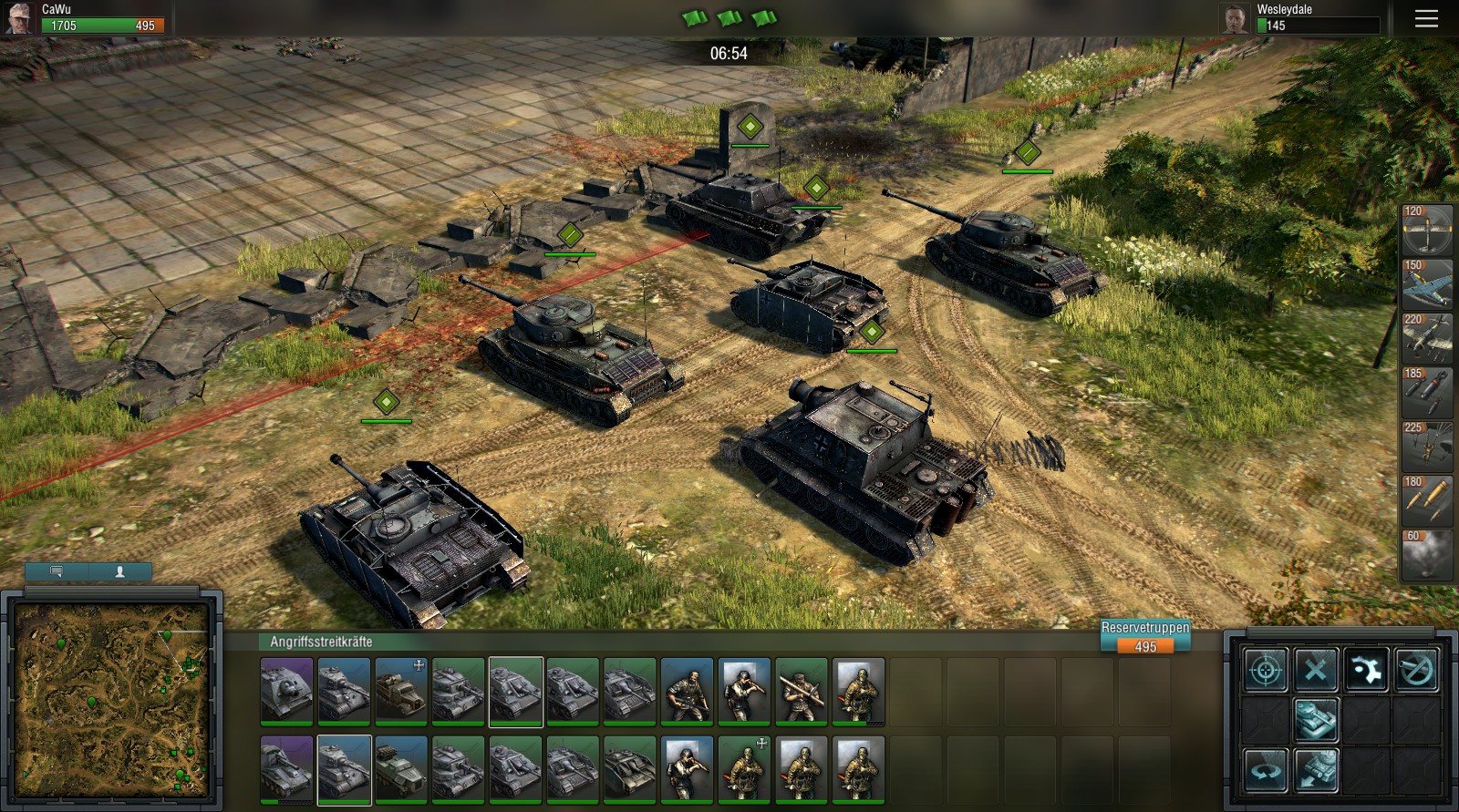Toggle the hold-fire command for selected tanks
The width and height of the screenshot is (1459, 812).
coord(1416,669)
